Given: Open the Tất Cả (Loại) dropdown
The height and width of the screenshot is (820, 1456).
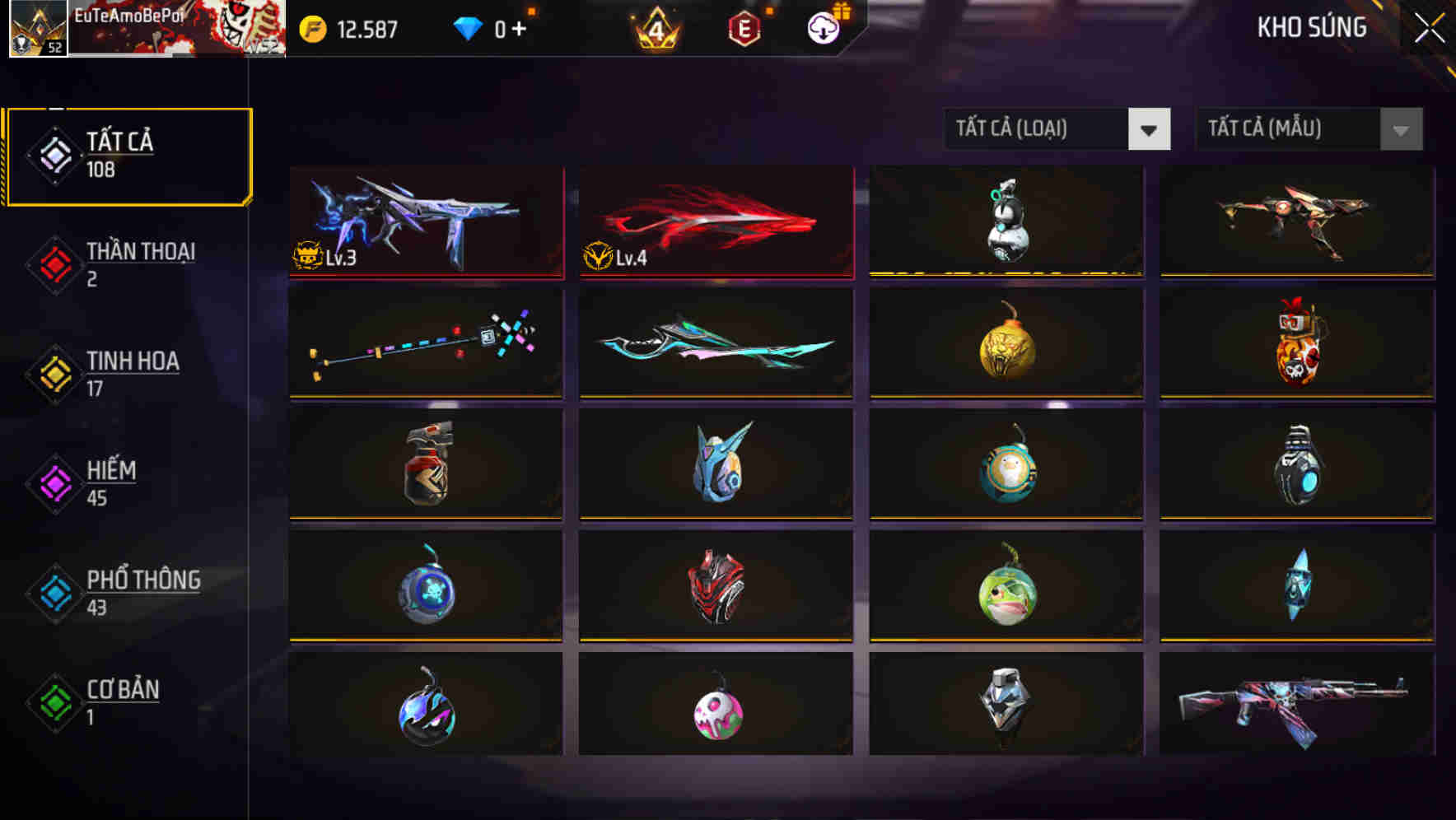Looking at the screenshot, I should tap(1057, 129).
